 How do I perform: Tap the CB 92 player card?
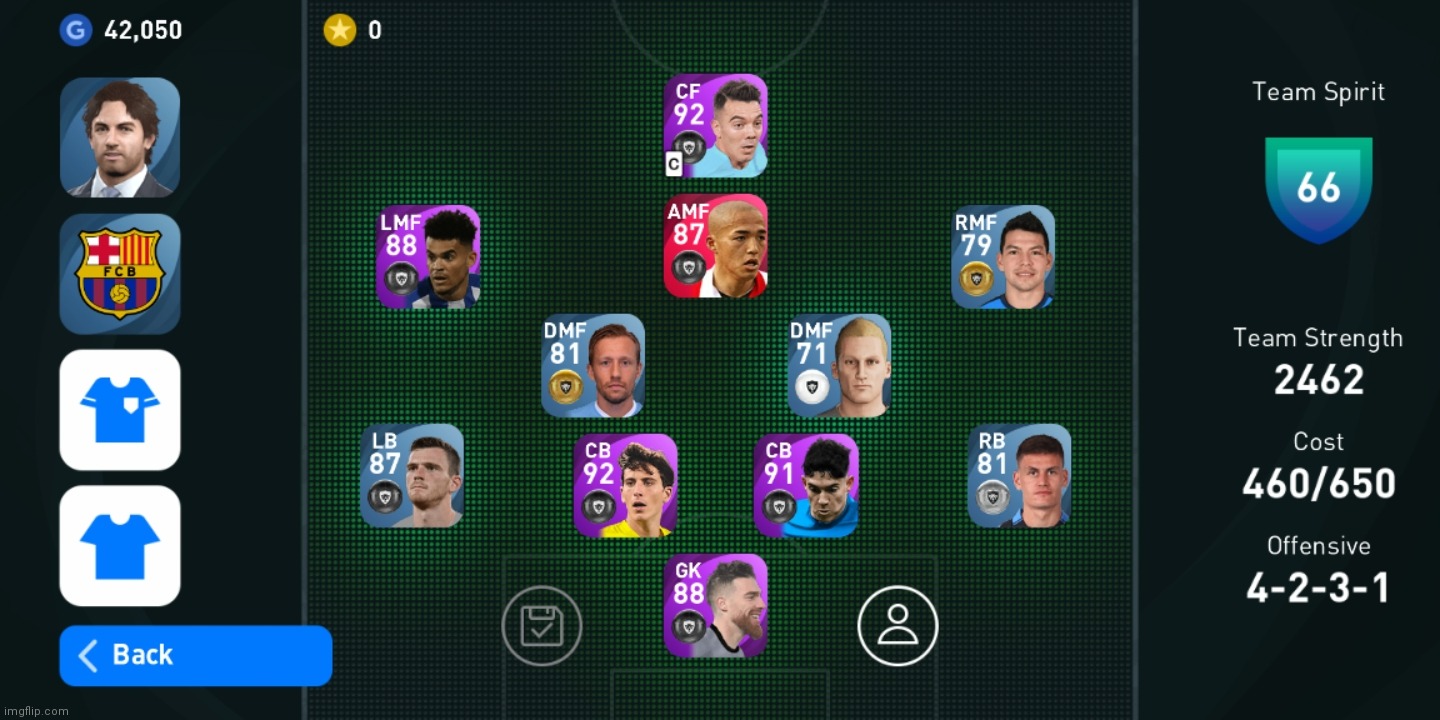point(626,486)
